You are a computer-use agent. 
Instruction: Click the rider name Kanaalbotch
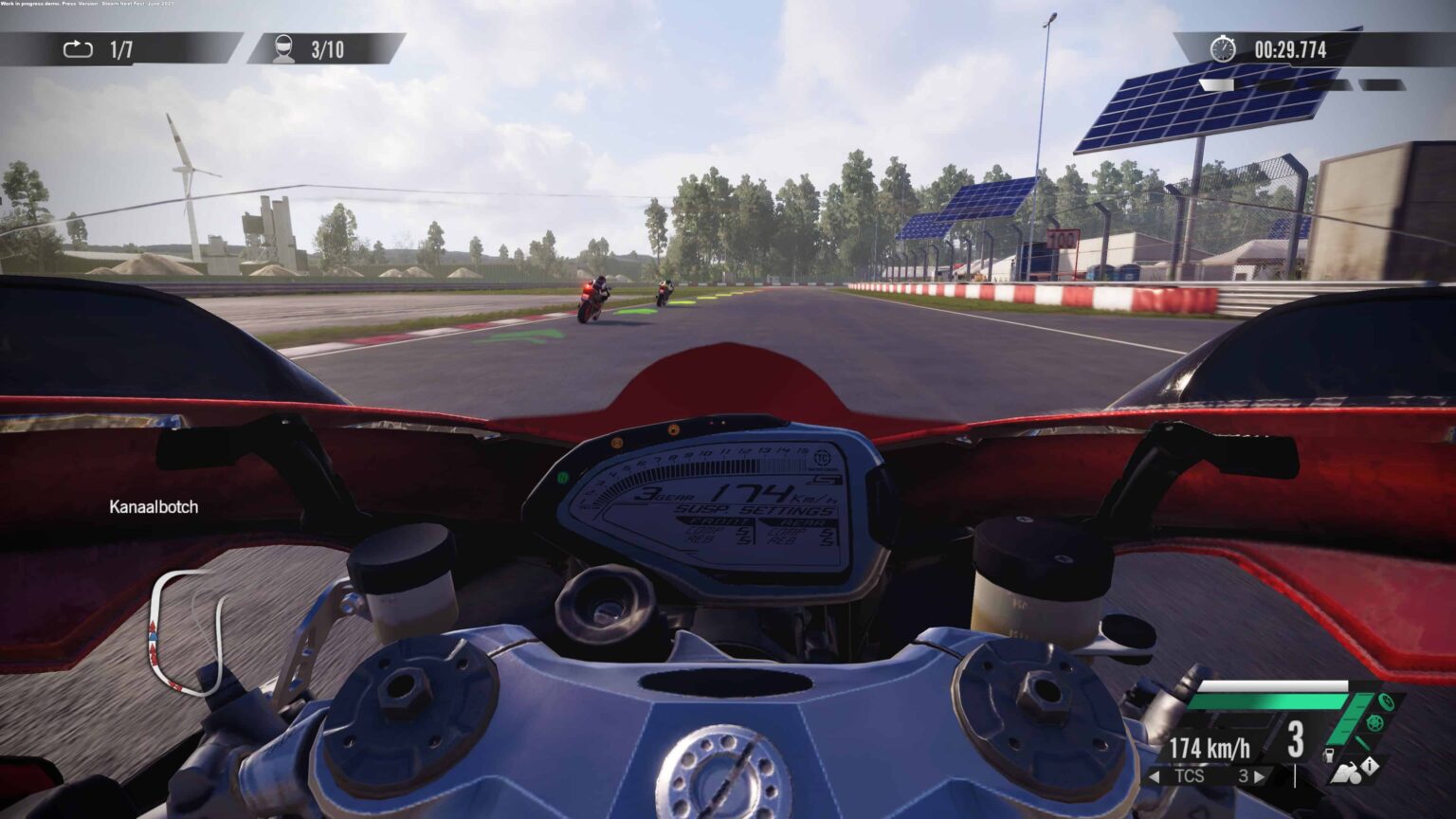154,507
